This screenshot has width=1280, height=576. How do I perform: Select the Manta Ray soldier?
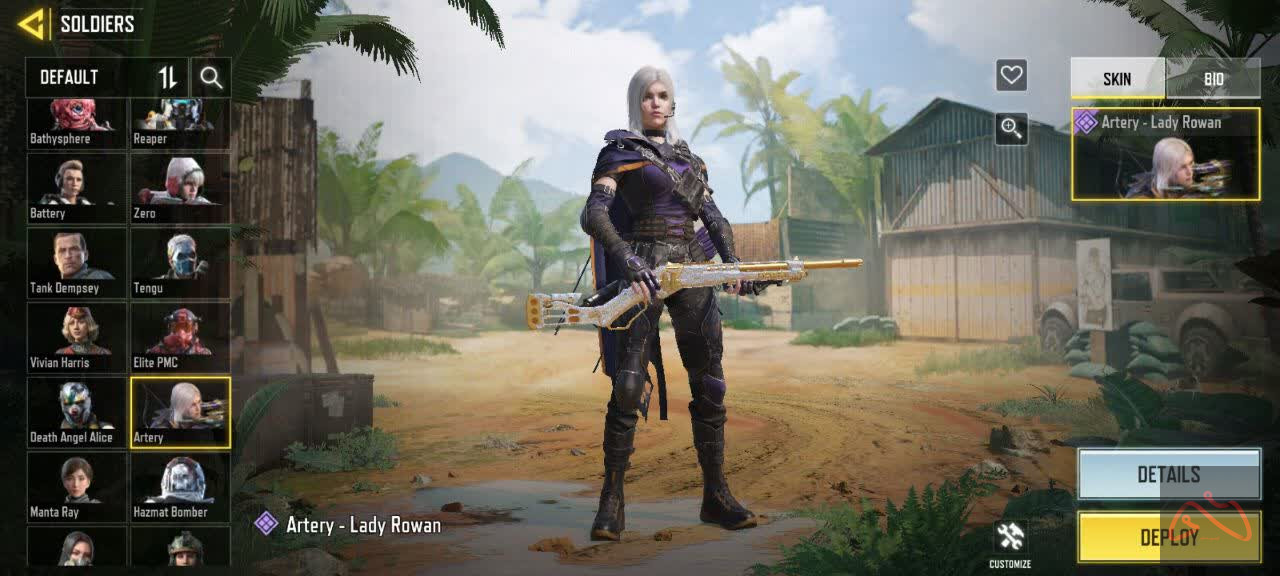tap(77, 488)
